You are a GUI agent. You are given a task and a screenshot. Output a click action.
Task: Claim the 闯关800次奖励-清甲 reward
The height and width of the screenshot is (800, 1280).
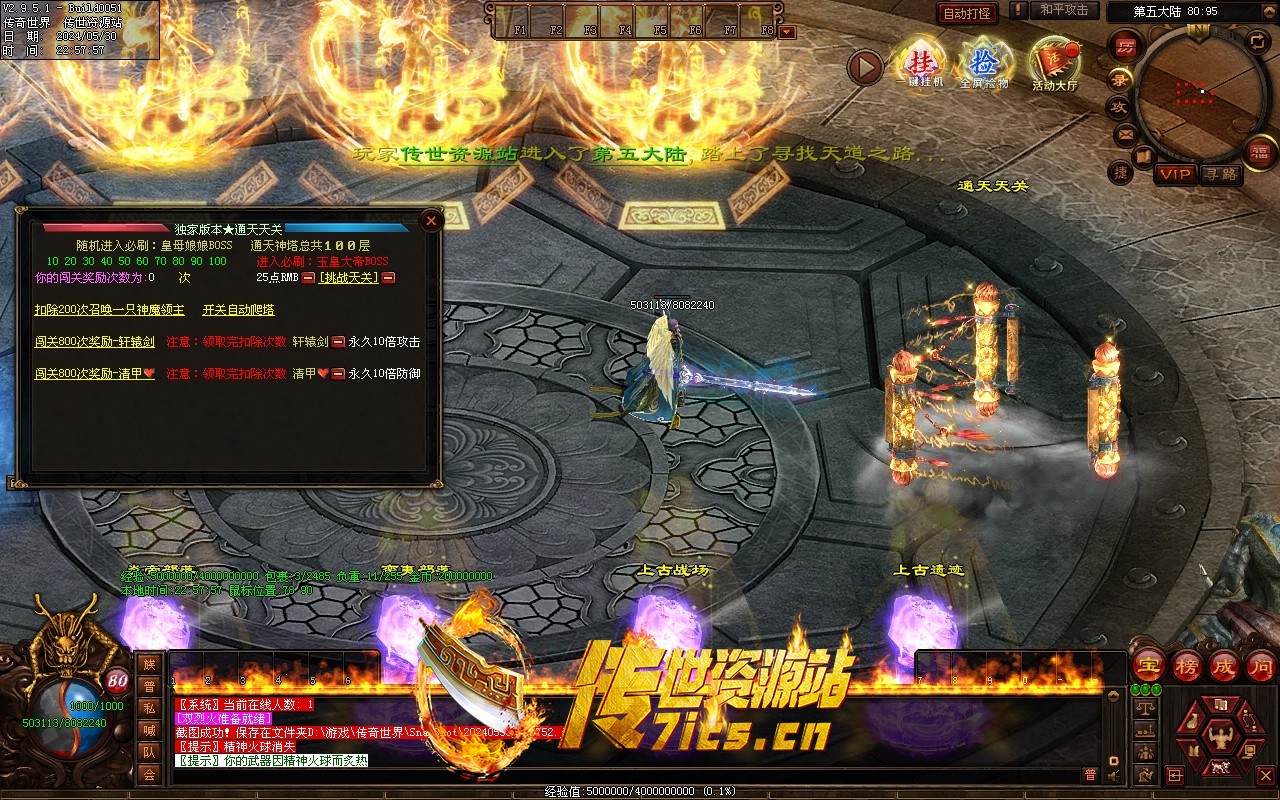coord(94,374)
